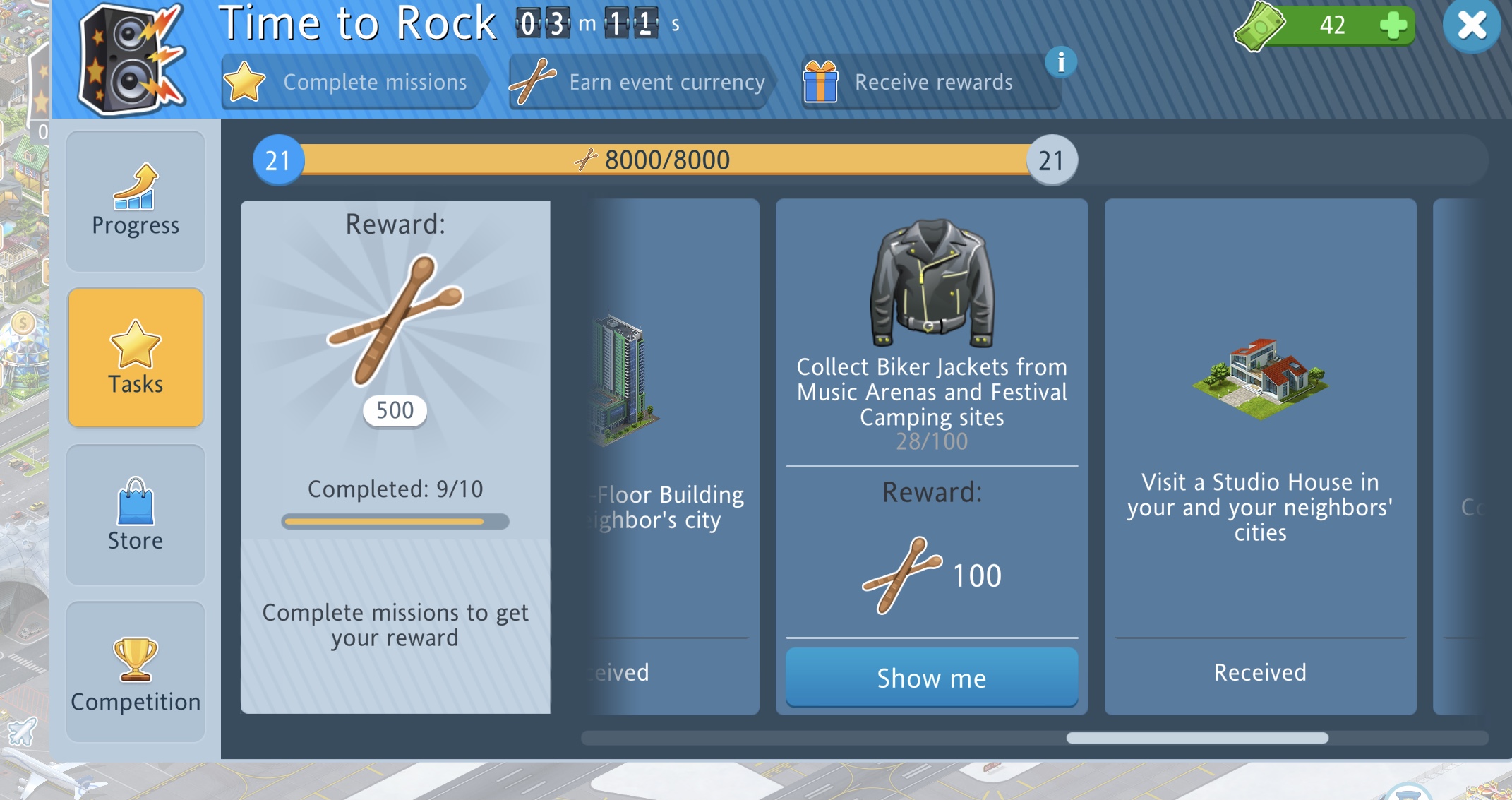Select the Floor Building task card
The width and height of the screenshot is (1512, 800).
[x=671, y=456]
